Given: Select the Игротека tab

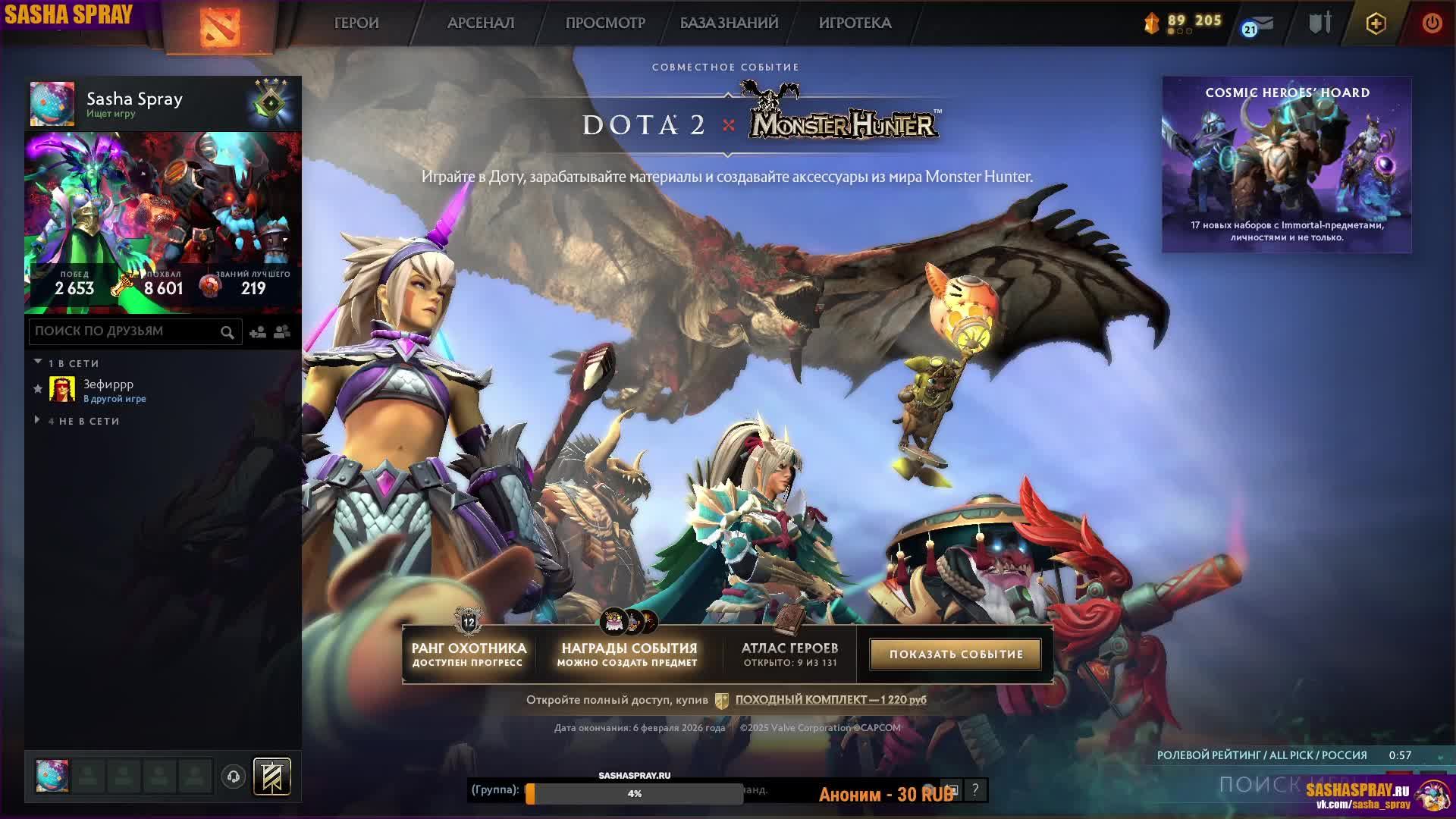Looking at the screenshot, I should [855, 23].
